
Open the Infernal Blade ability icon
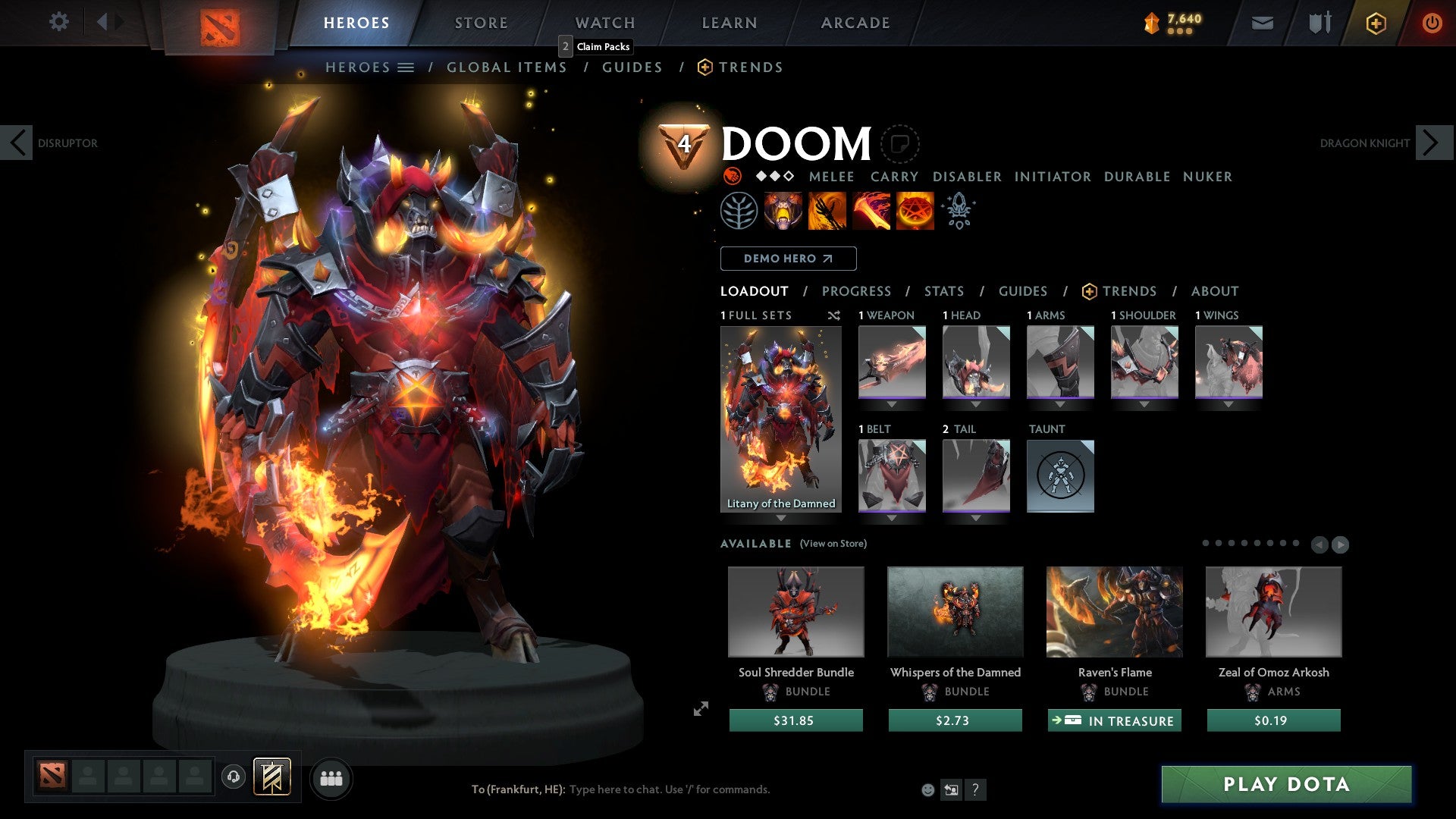[871, 210]
